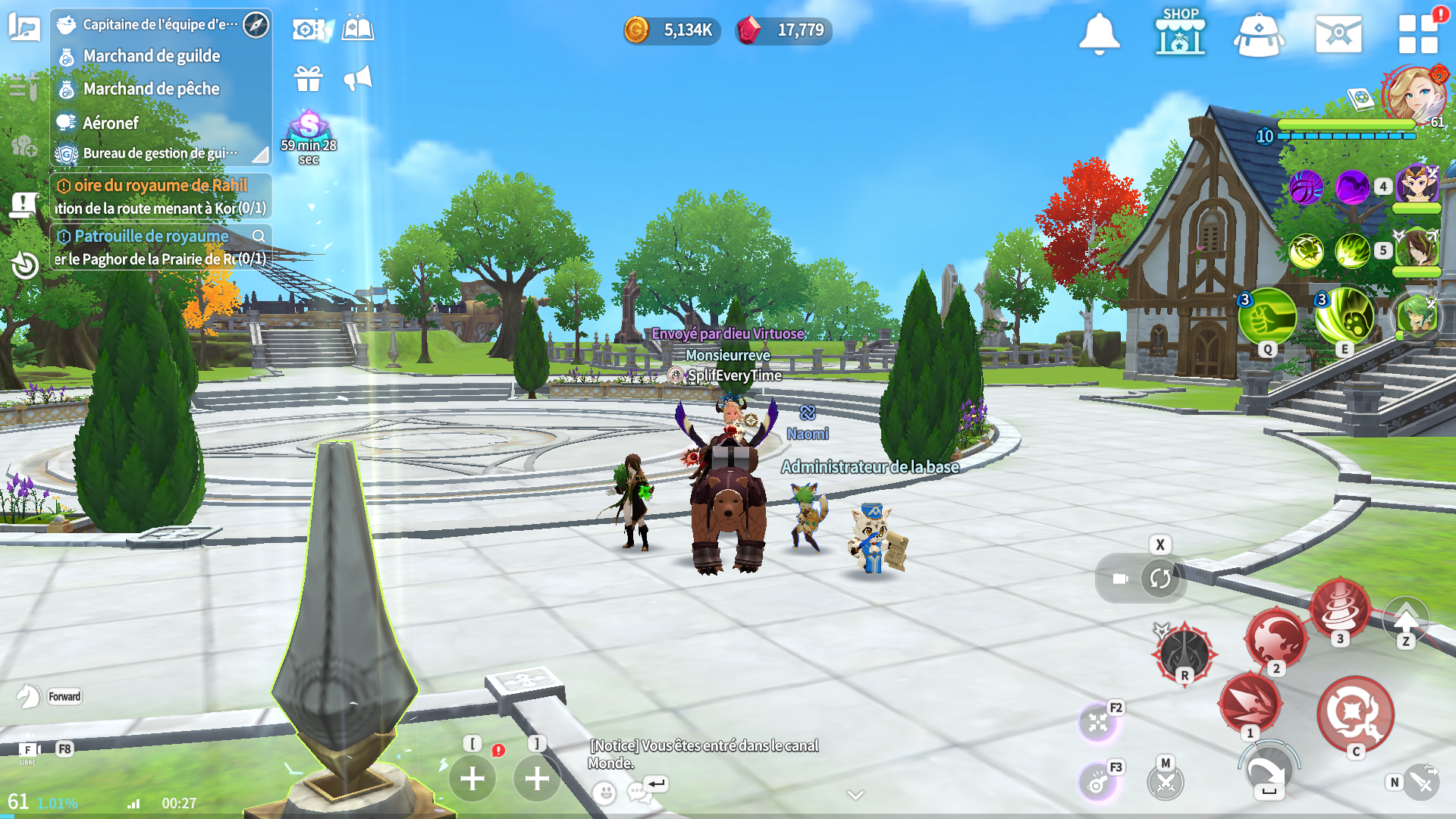Screen dimensions: 1456x819
Task: Open the SHOP store icon
Action: 1180,32
